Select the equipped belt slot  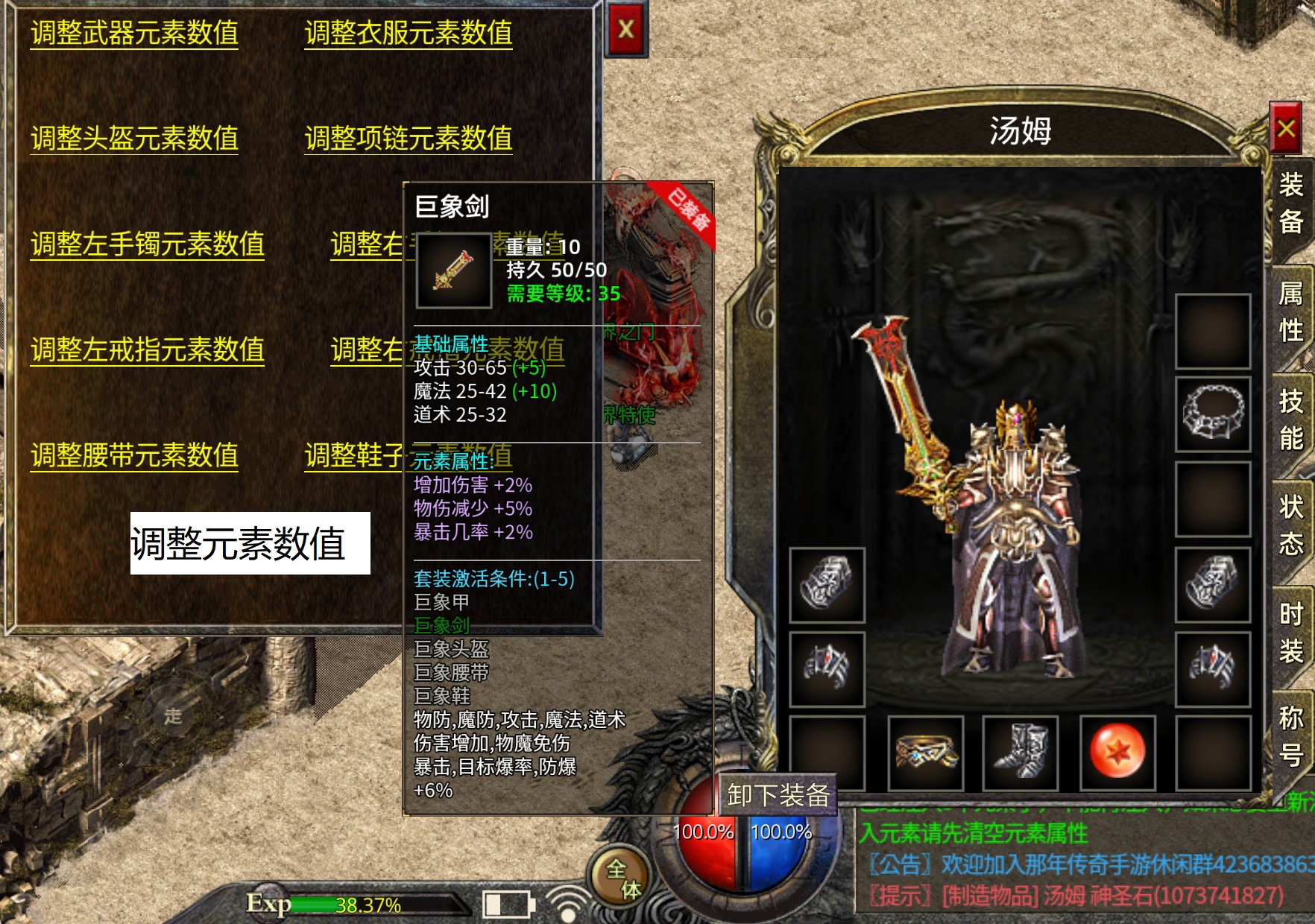(x=925, y=752)
